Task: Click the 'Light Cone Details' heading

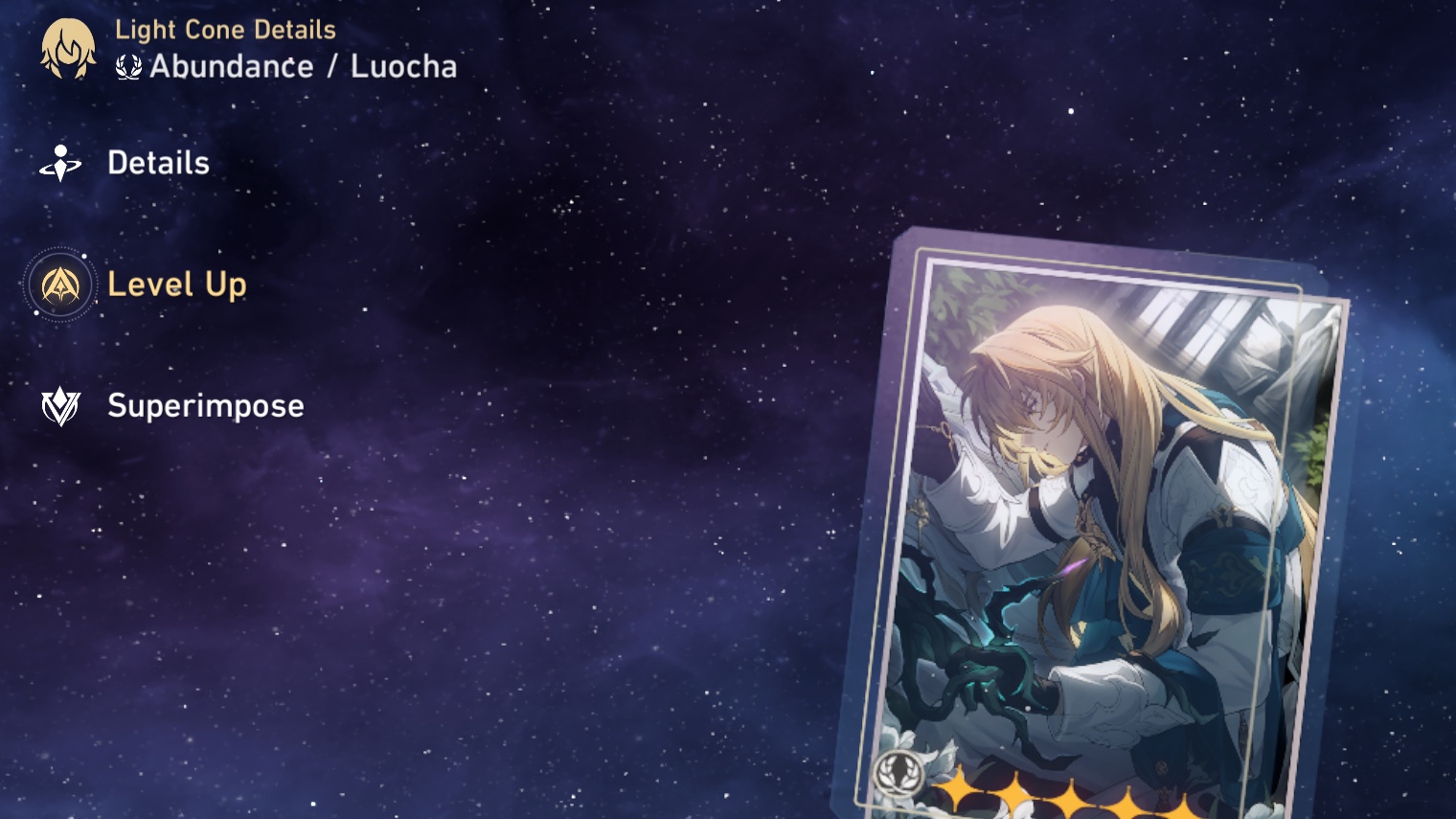Action: (x=226, y=30)
